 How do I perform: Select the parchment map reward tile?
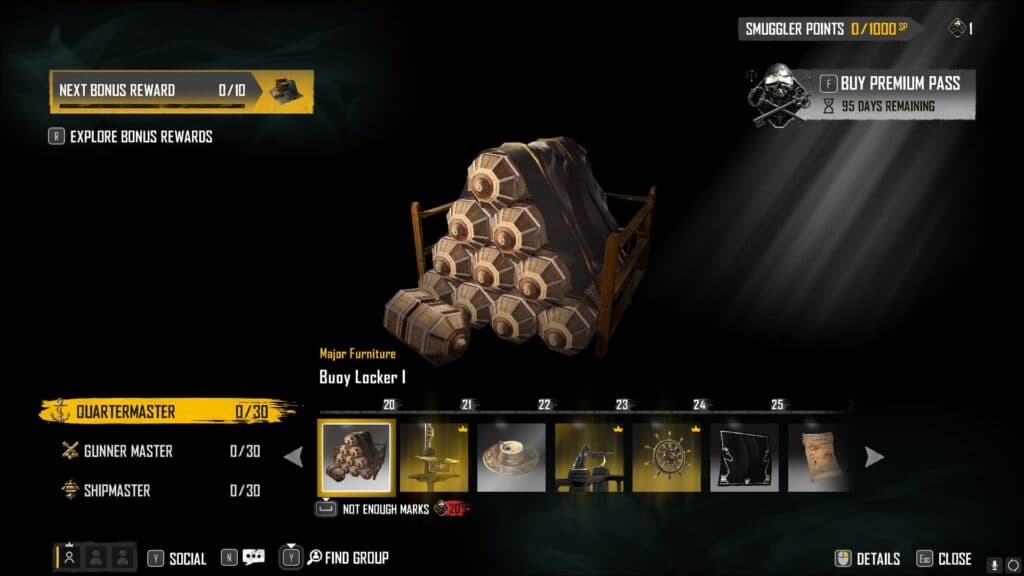(x=817, y=457)
